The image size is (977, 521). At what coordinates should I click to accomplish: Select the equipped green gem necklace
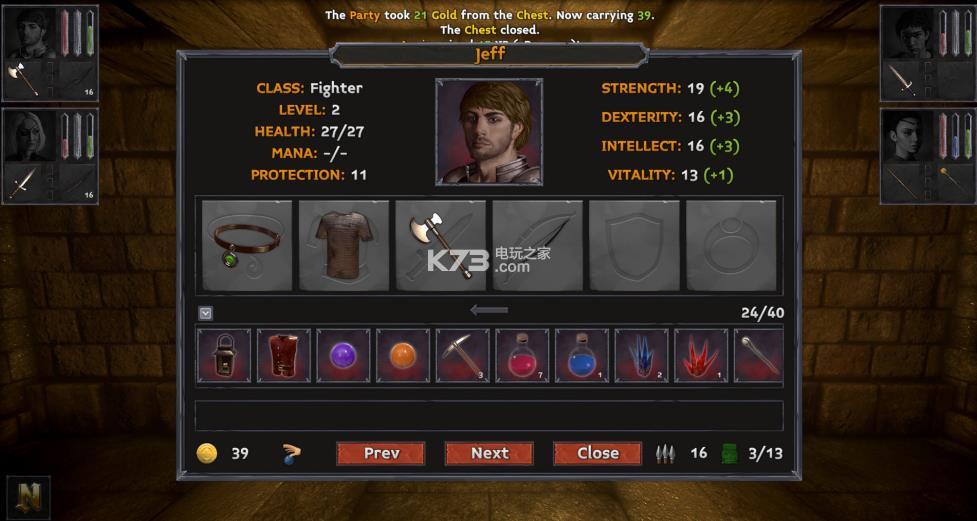pos(247,245)
